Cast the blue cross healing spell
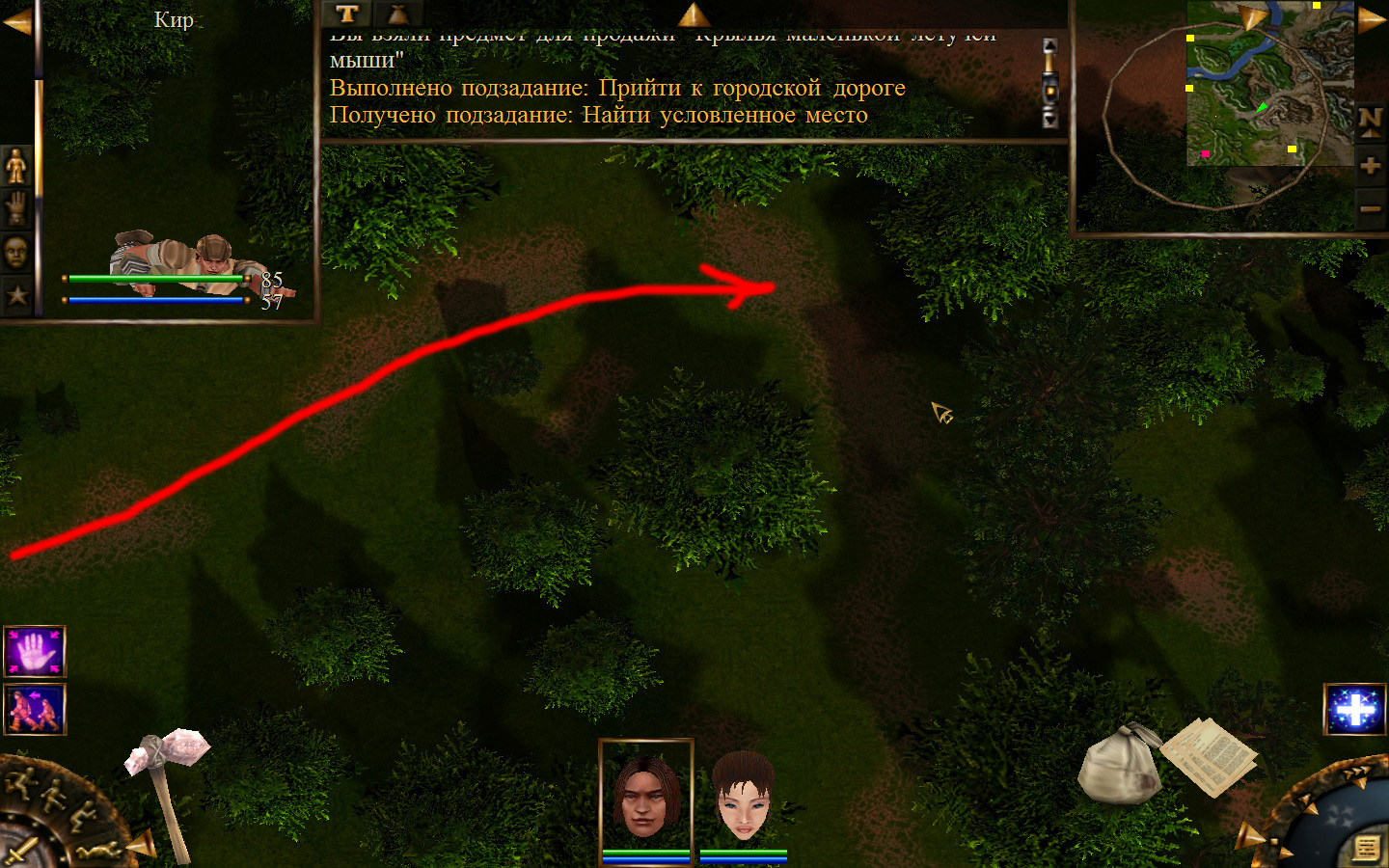Screen dimensions: 1389x868 [1354, 711]
